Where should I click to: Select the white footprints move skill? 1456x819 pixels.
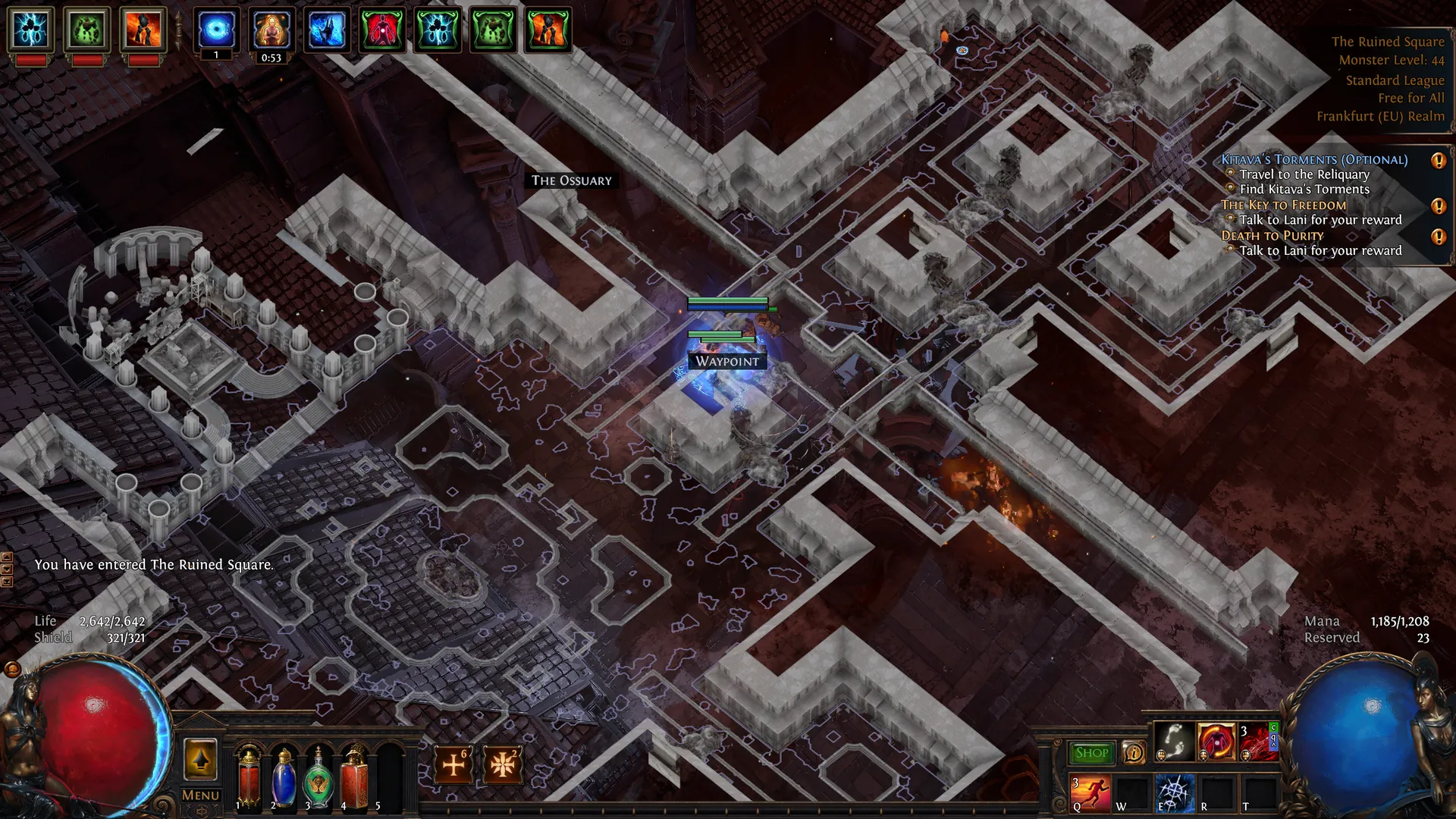tap(1173, 741)
